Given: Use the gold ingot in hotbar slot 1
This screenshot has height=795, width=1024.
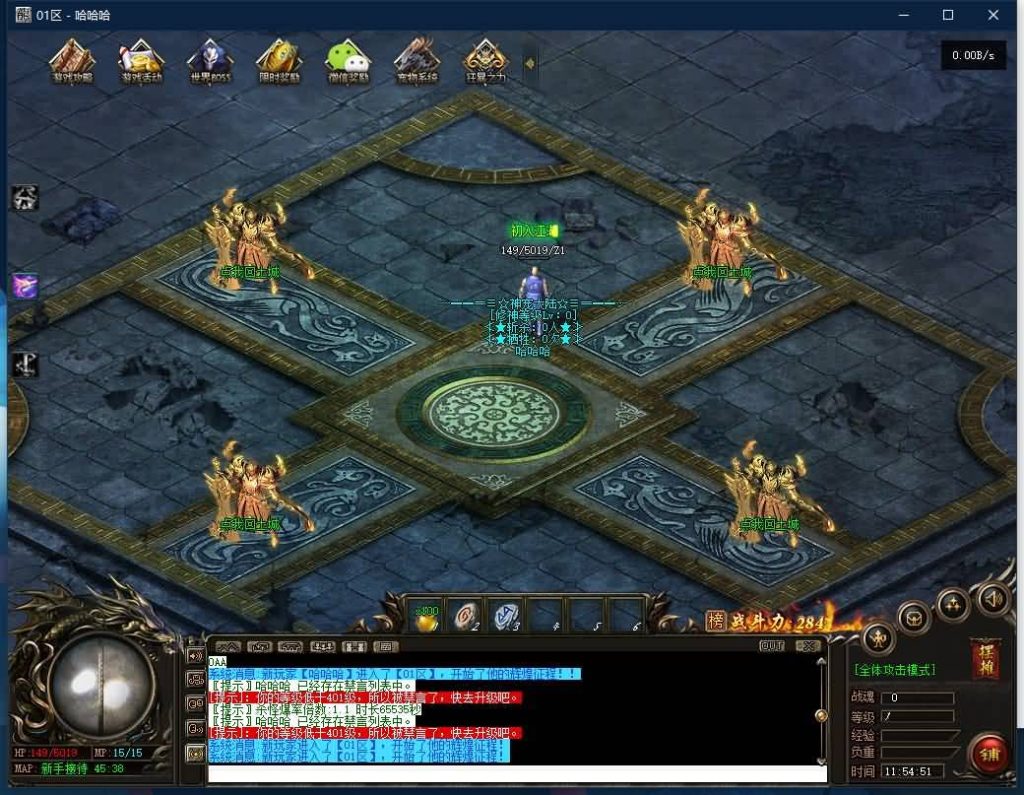Looking at the screenshot, I should point(427,617).
